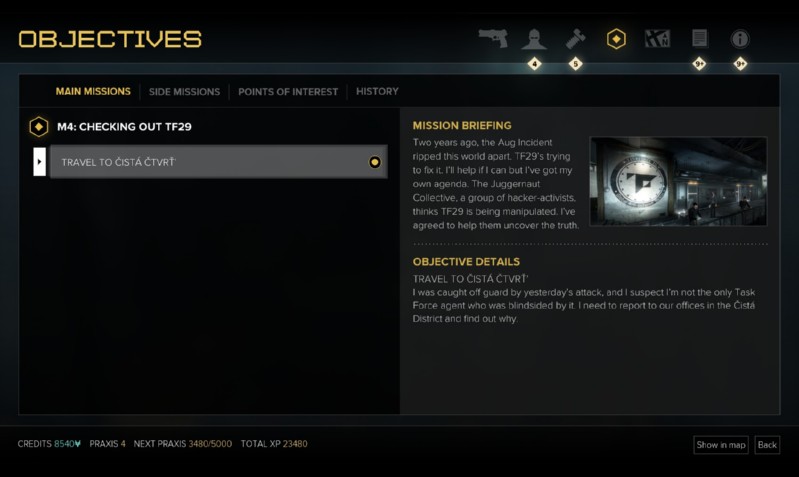Select the hexagon objectives icon

[616, 39]
